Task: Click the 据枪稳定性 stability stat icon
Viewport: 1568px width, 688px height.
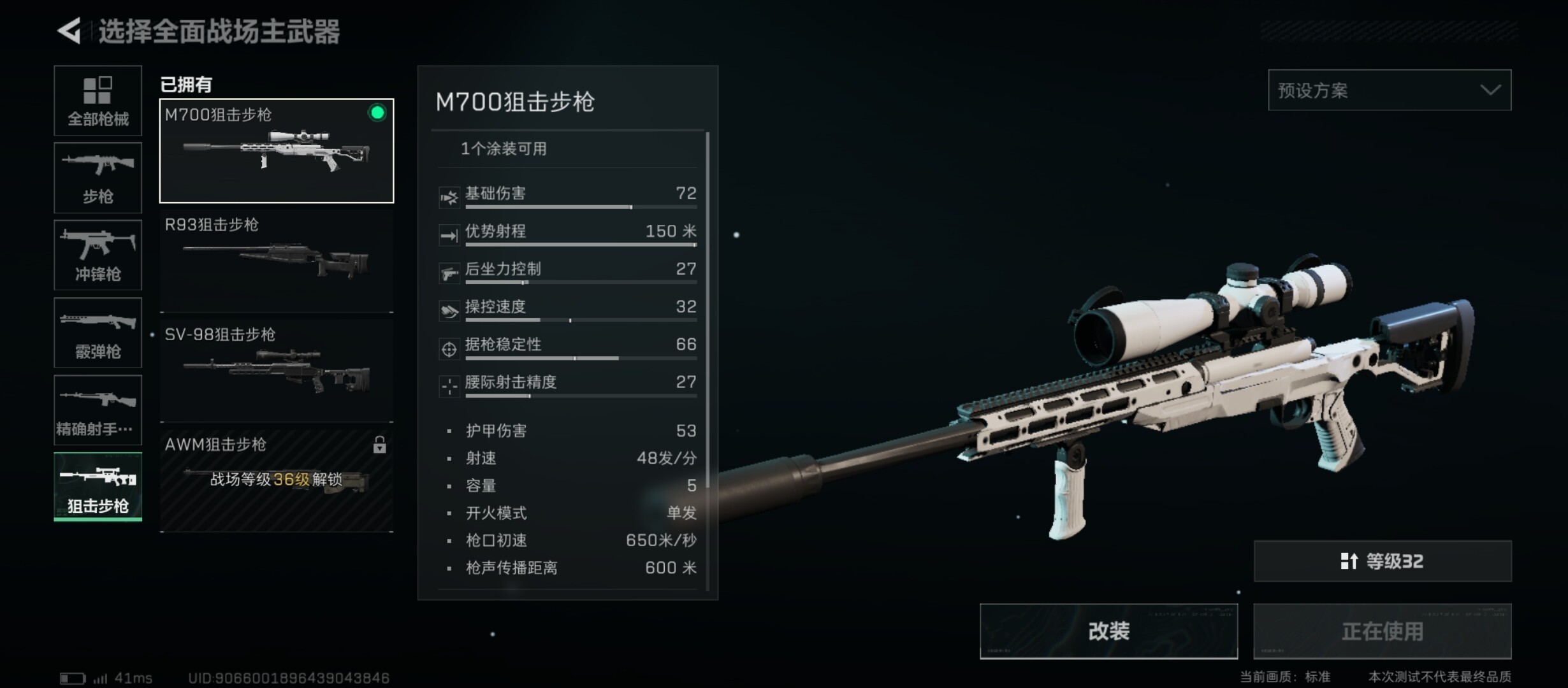Action: point(449,348)
